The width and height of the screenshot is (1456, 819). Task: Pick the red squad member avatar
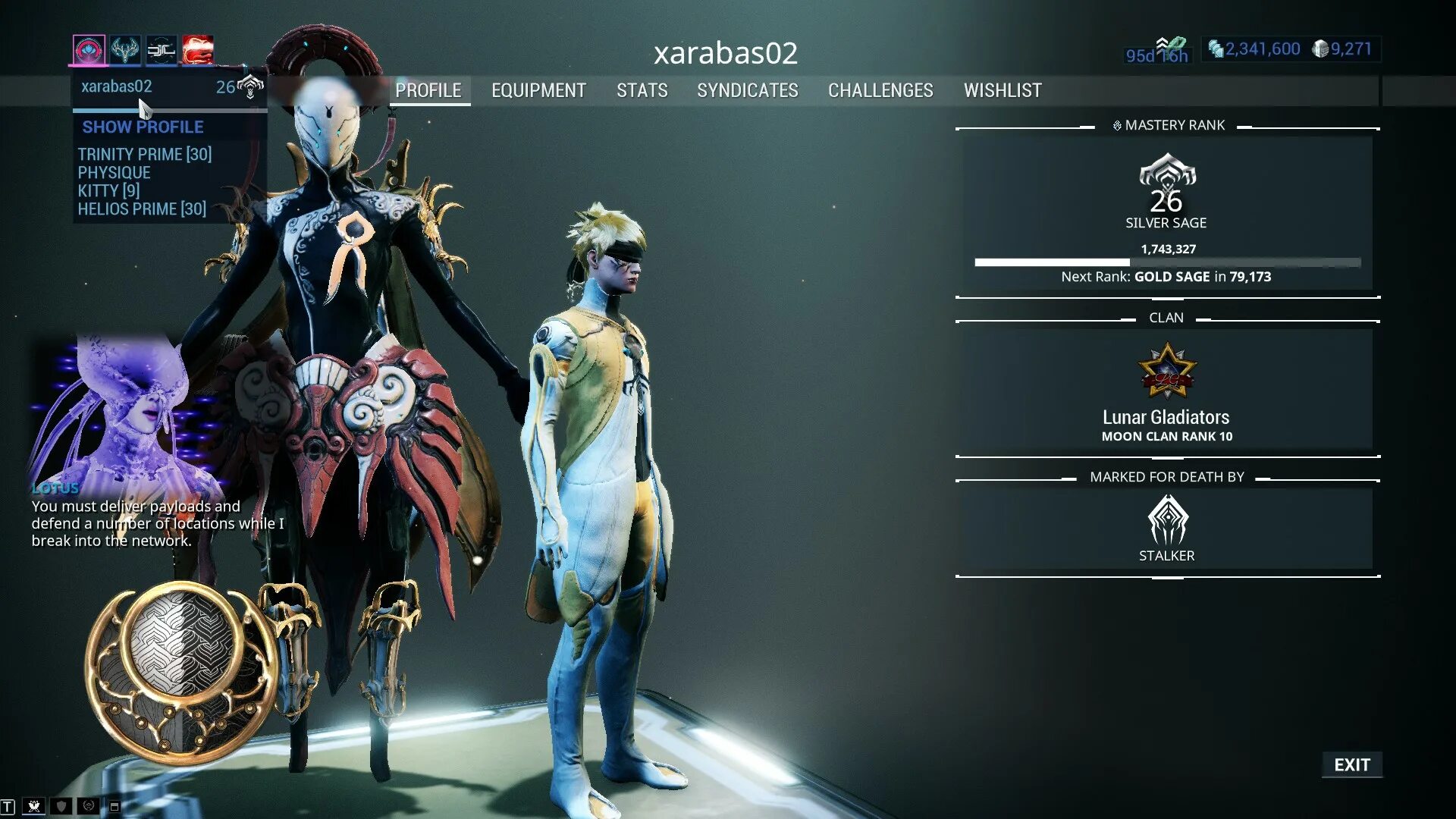(197, 50)
